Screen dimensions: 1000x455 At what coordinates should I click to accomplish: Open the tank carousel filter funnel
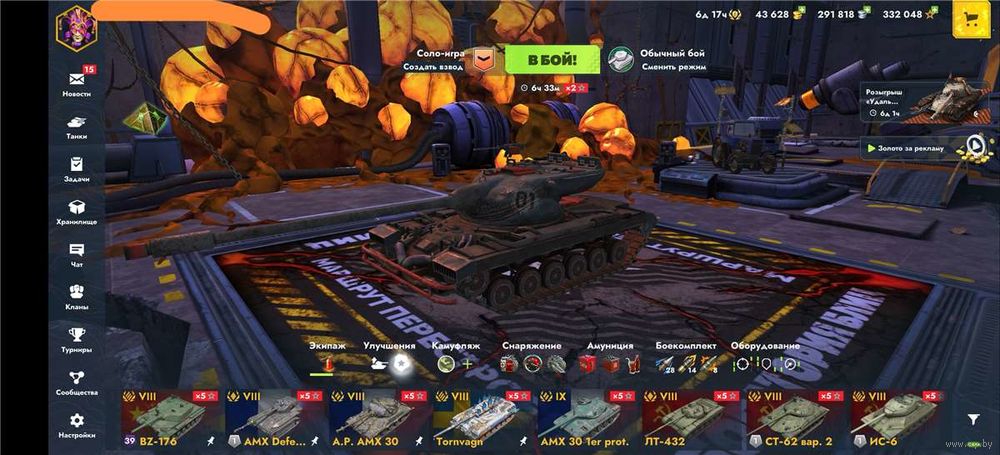pos(972,420)
